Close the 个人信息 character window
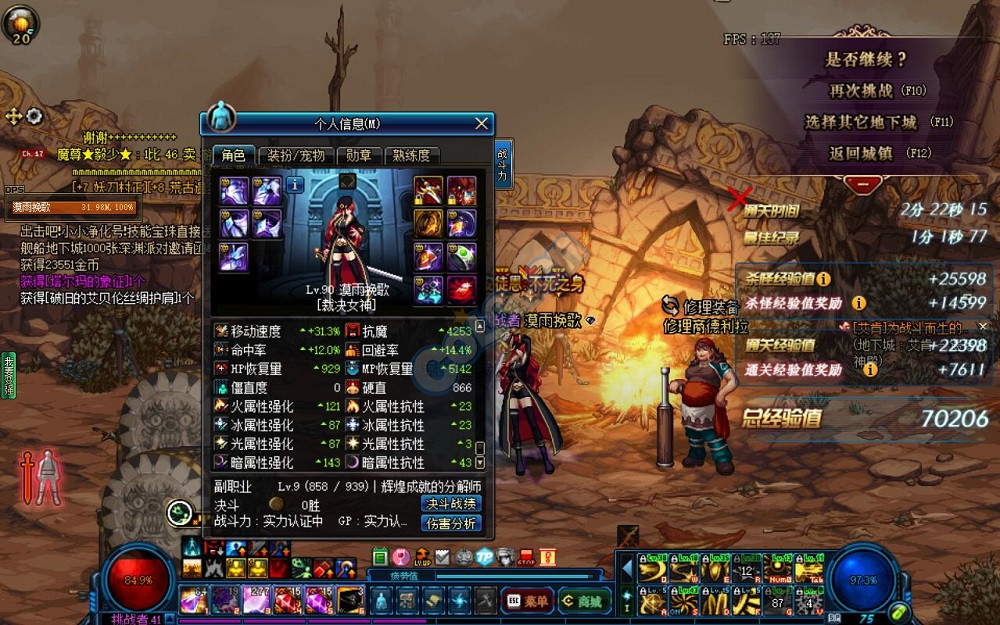Image resolution: width=1000 pixels, height=625 pixels. point(482,123)
